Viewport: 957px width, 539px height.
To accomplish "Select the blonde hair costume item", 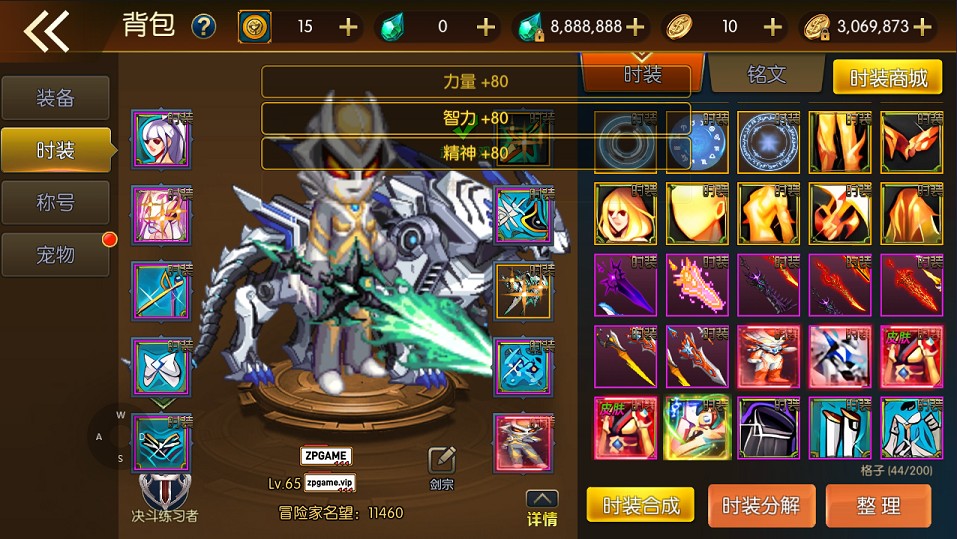I will point(626,214).
